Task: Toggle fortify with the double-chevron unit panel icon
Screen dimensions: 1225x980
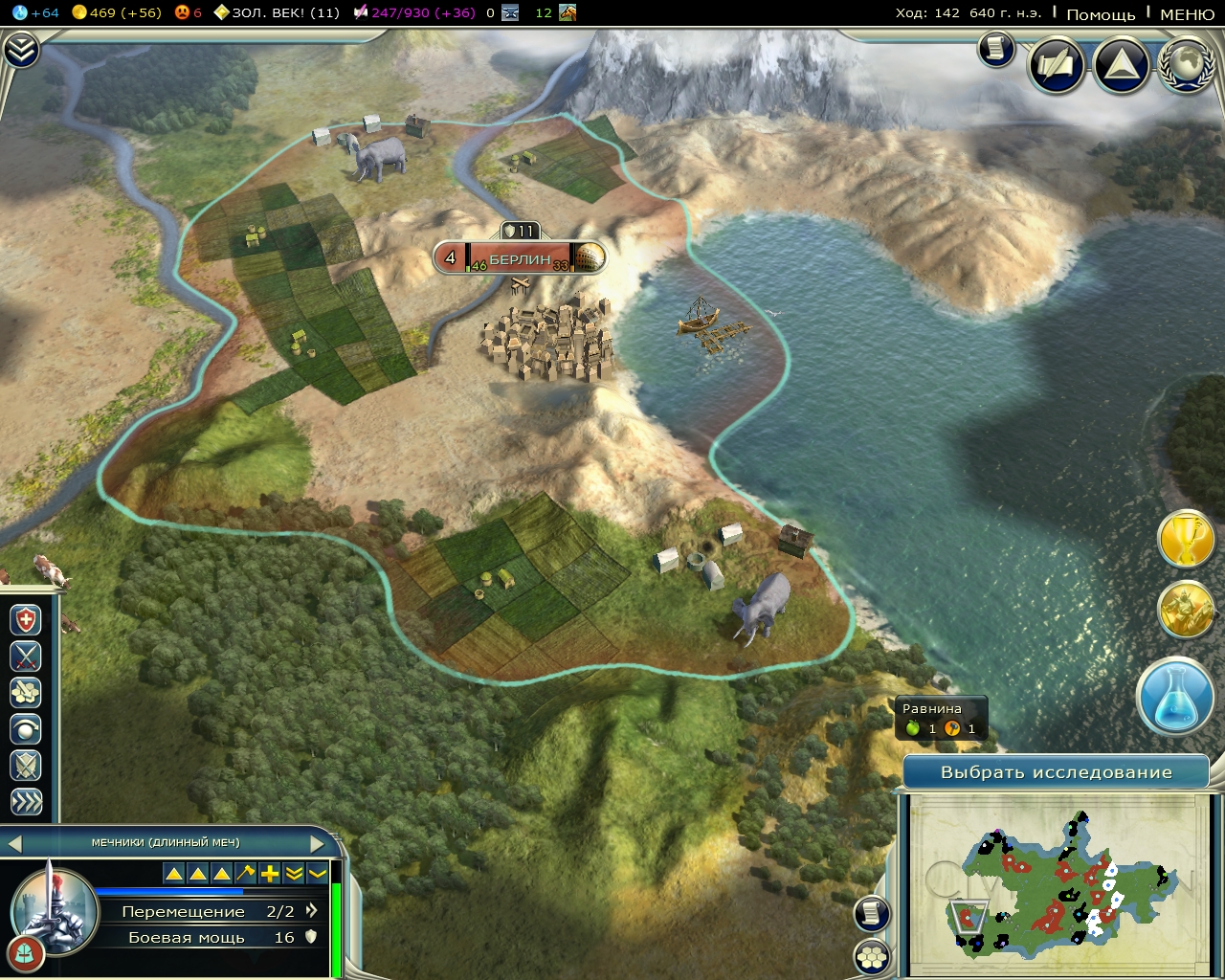Action: coord(292,874)
